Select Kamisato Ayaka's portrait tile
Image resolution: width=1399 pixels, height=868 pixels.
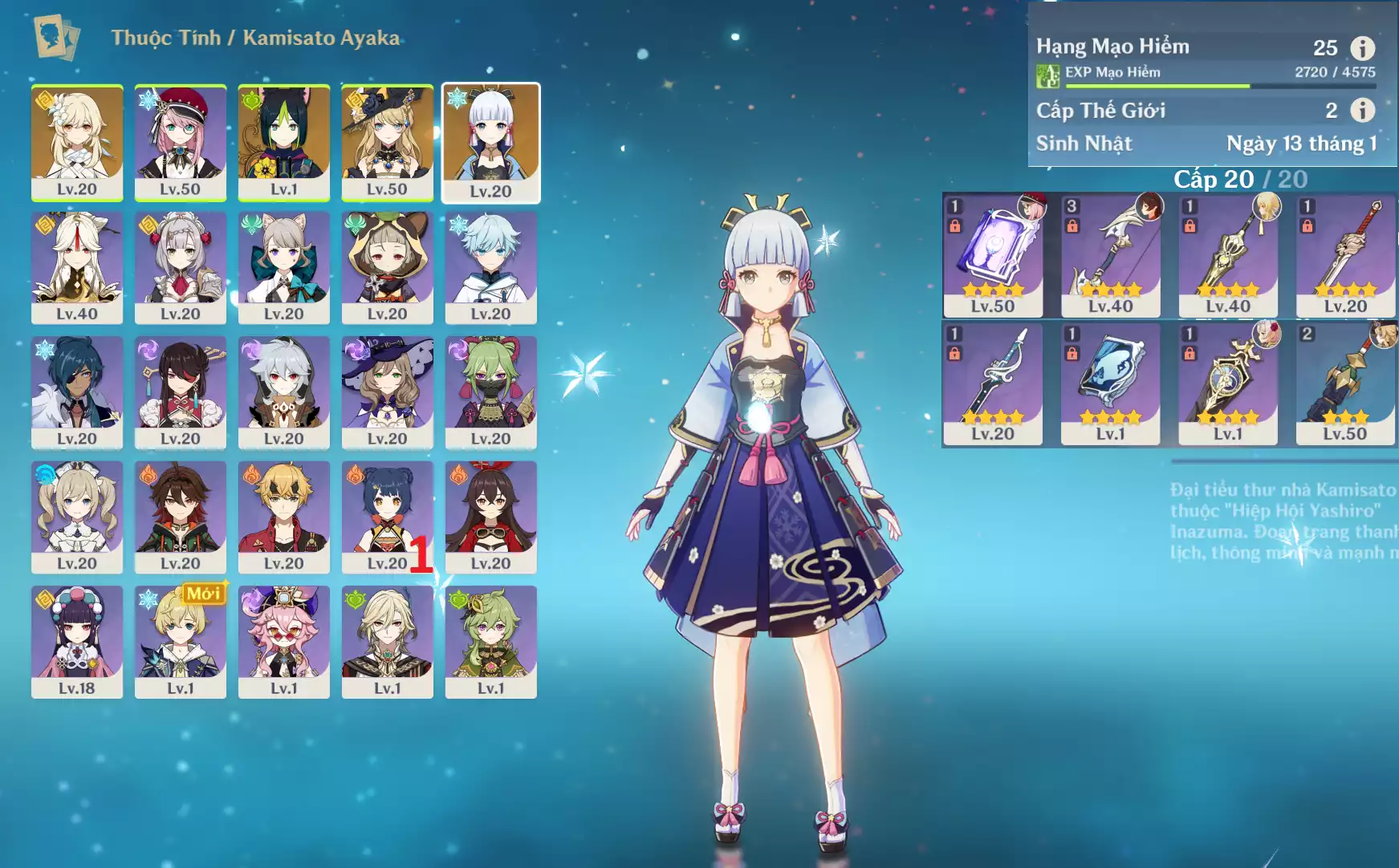pos(490,142)
